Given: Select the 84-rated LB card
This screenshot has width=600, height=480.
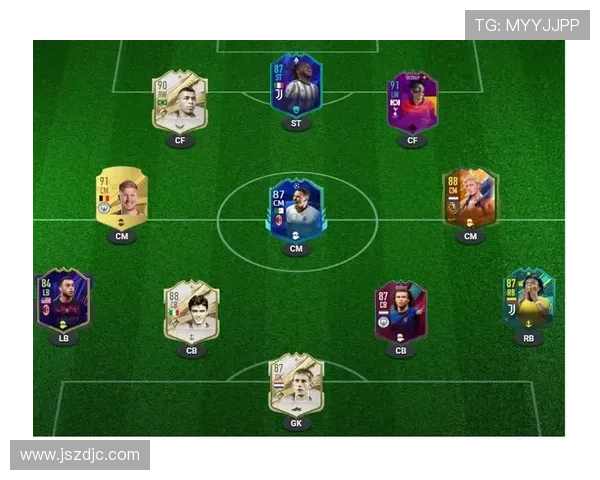Looking at the screenshot, I should [63, 299].
